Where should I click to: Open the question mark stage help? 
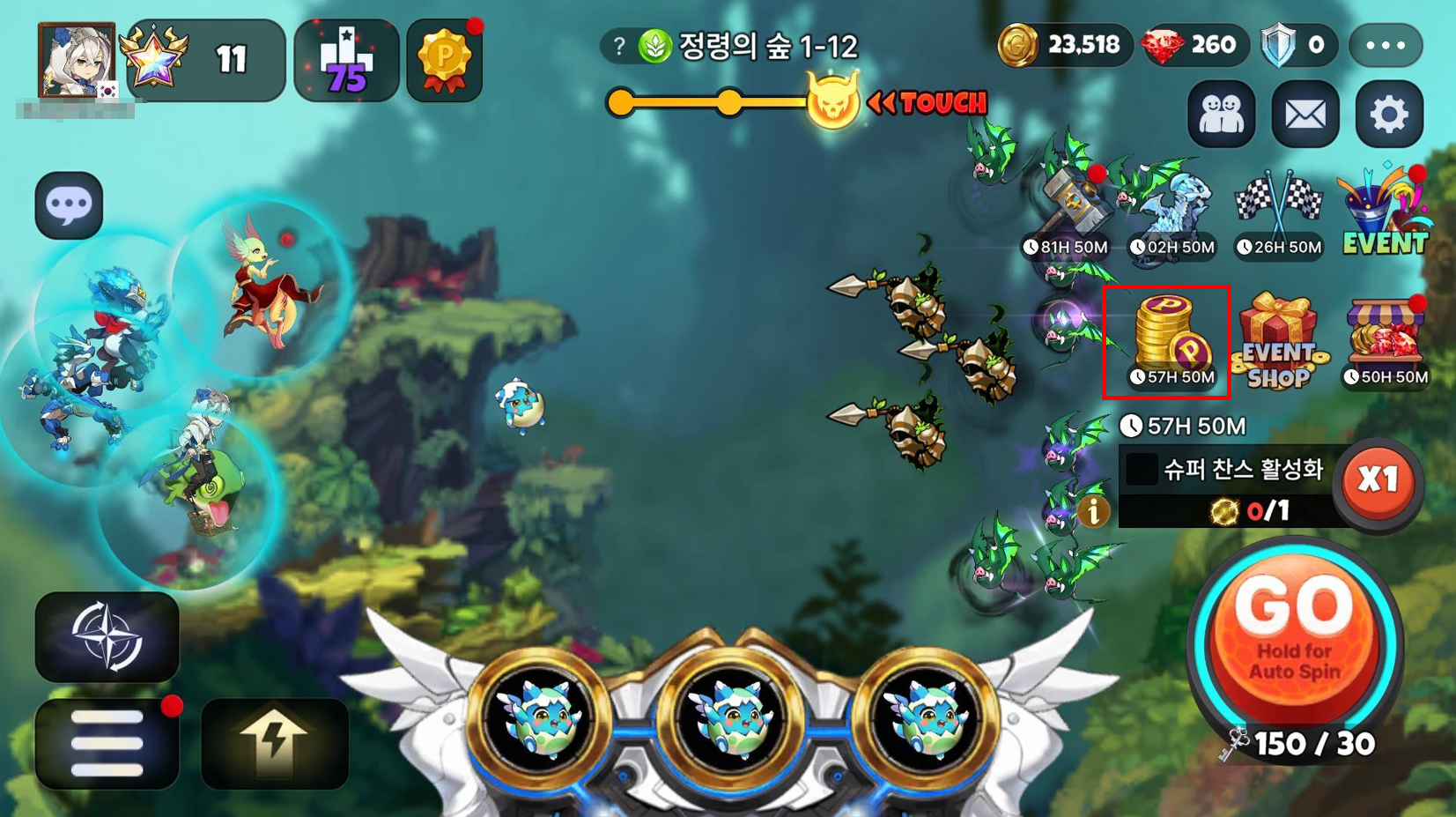pos(619,46)
